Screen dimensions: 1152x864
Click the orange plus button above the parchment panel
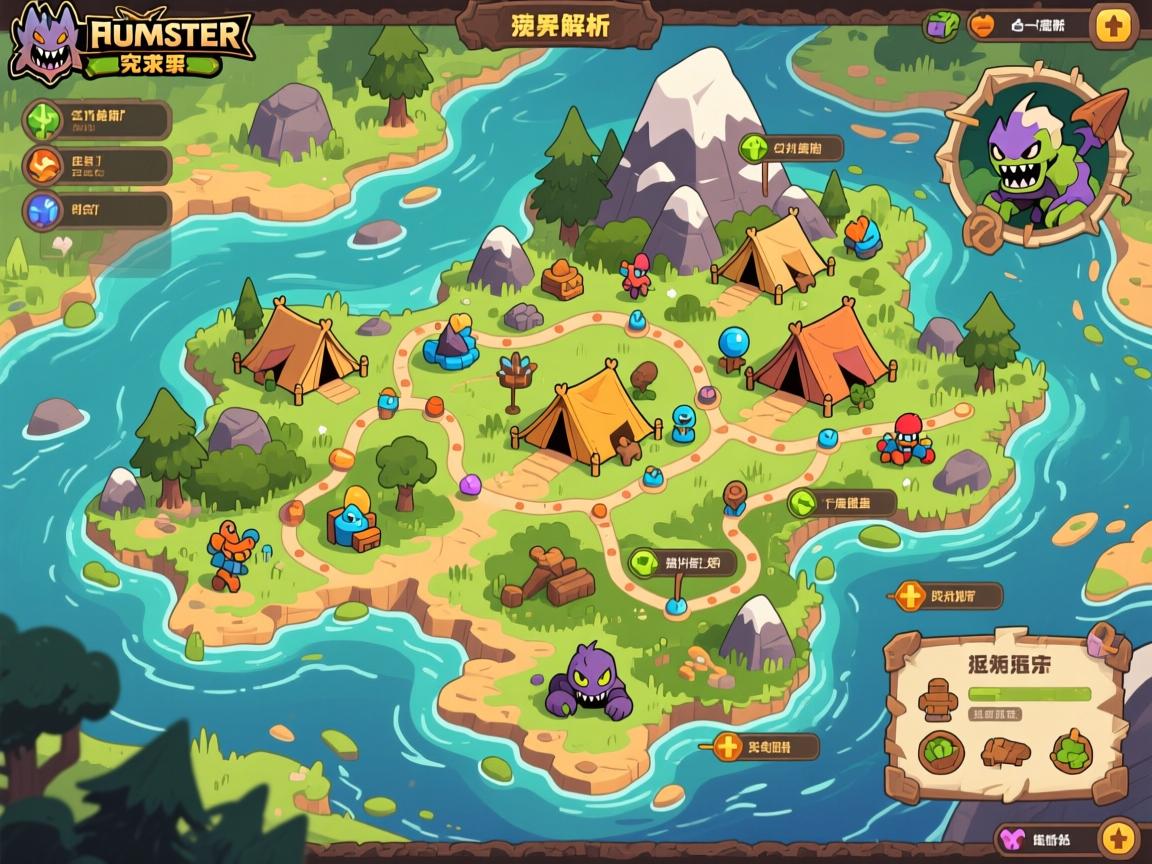click(x=910, y=597)
